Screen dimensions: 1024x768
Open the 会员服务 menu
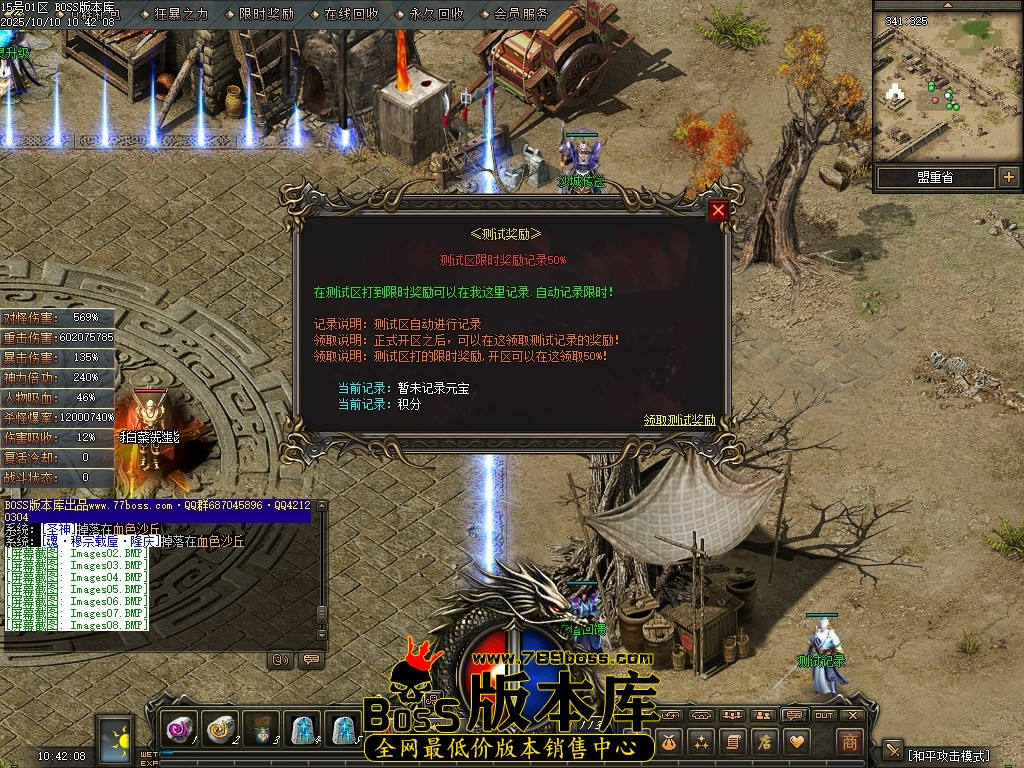pos(521,14)
